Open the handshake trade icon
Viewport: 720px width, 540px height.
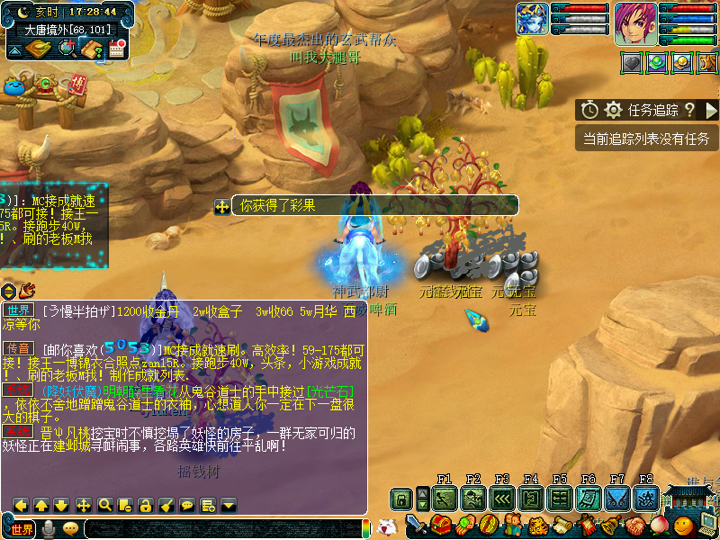point(636,526)
